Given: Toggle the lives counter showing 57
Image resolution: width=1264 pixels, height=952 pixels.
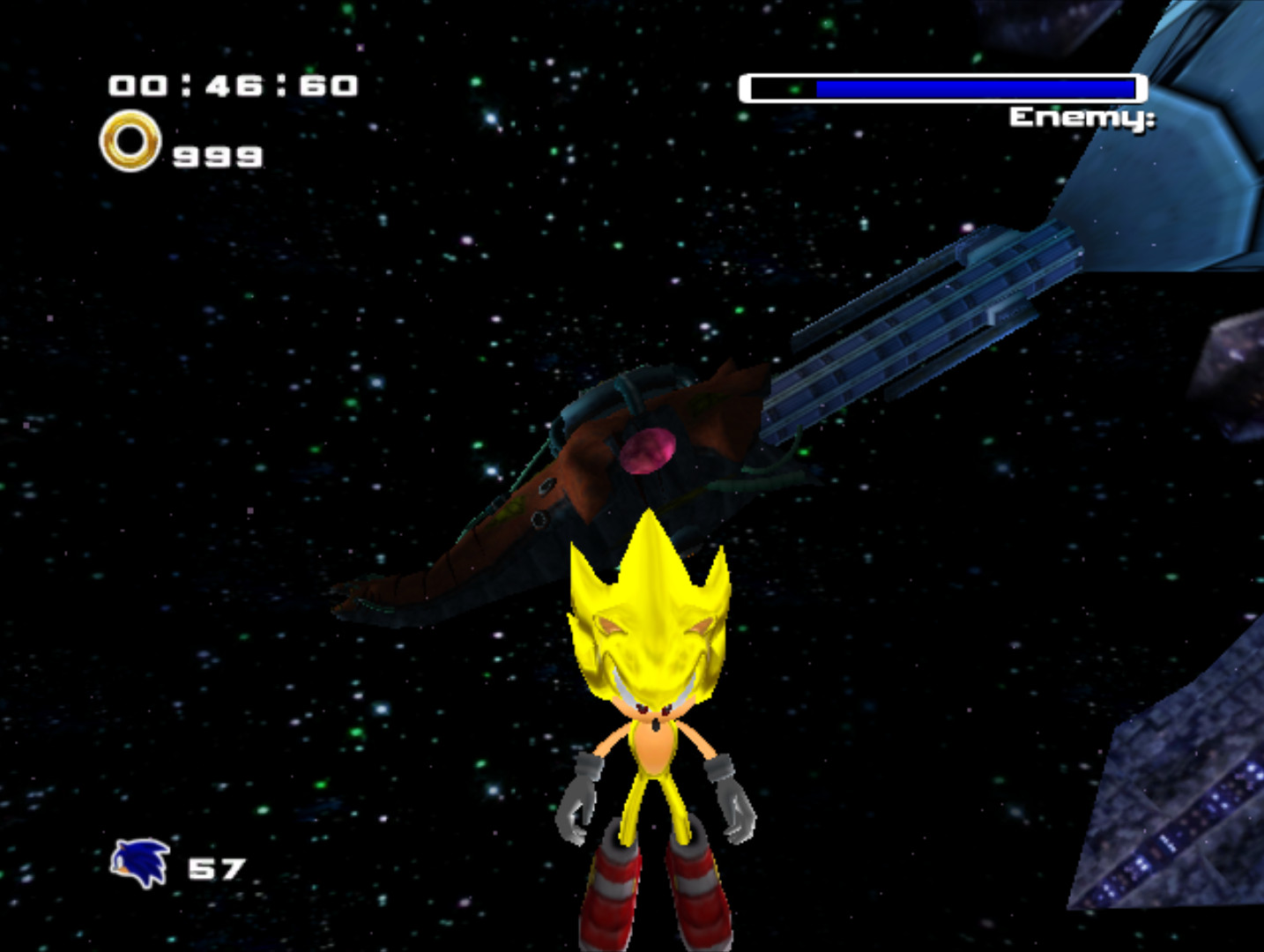Looking at the screenshot, I should (x=218, y=866).
